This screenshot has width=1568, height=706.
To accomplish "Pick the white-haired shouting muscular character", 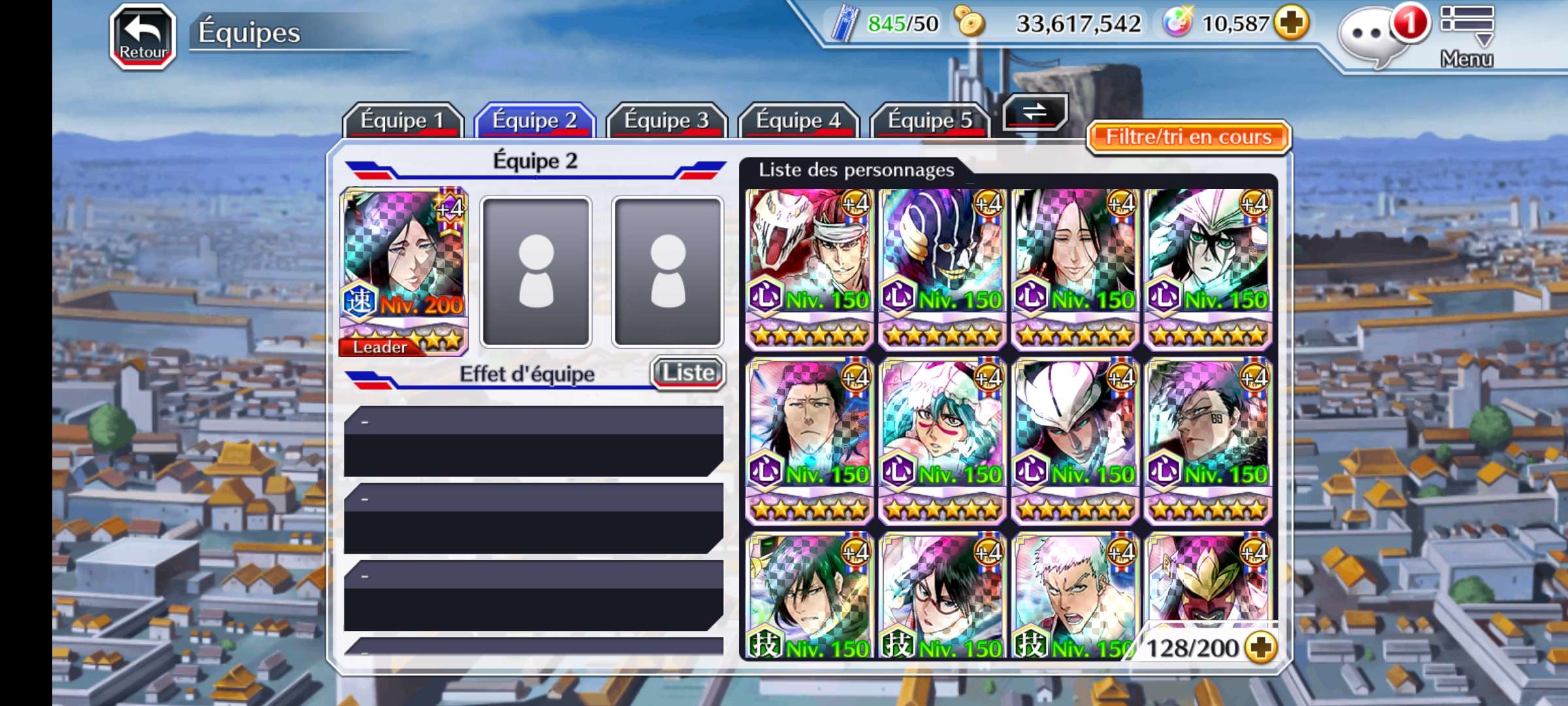I will pyautogui.click(x=1075, y=595).
